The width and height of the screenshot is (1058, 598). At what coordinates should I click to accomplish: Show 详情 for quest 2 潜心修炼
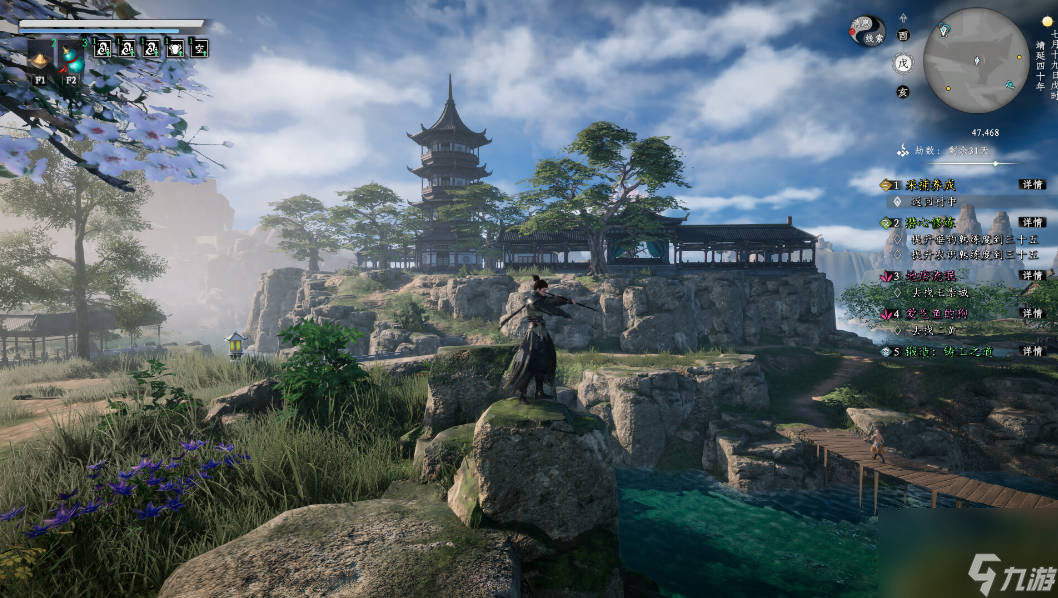point(1032,222)
